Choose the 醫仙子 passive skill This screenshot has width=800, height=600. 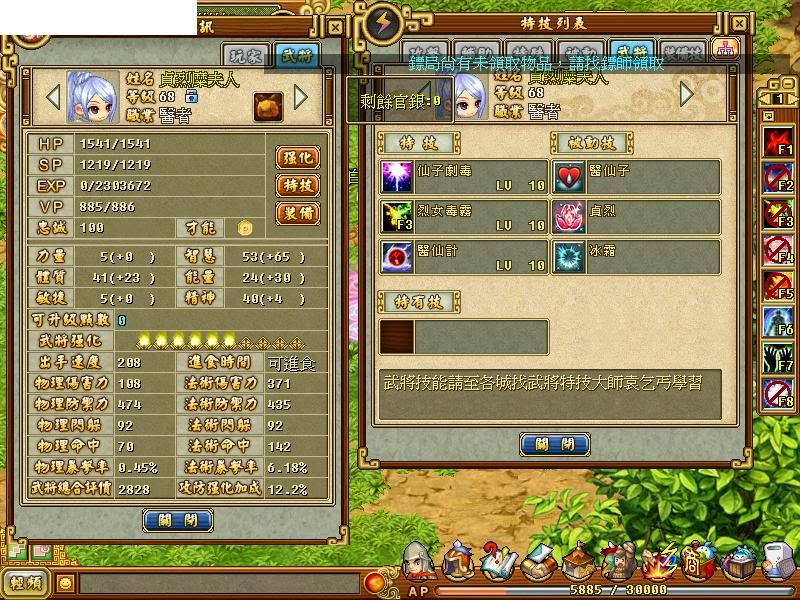click(x=568, y=177)
